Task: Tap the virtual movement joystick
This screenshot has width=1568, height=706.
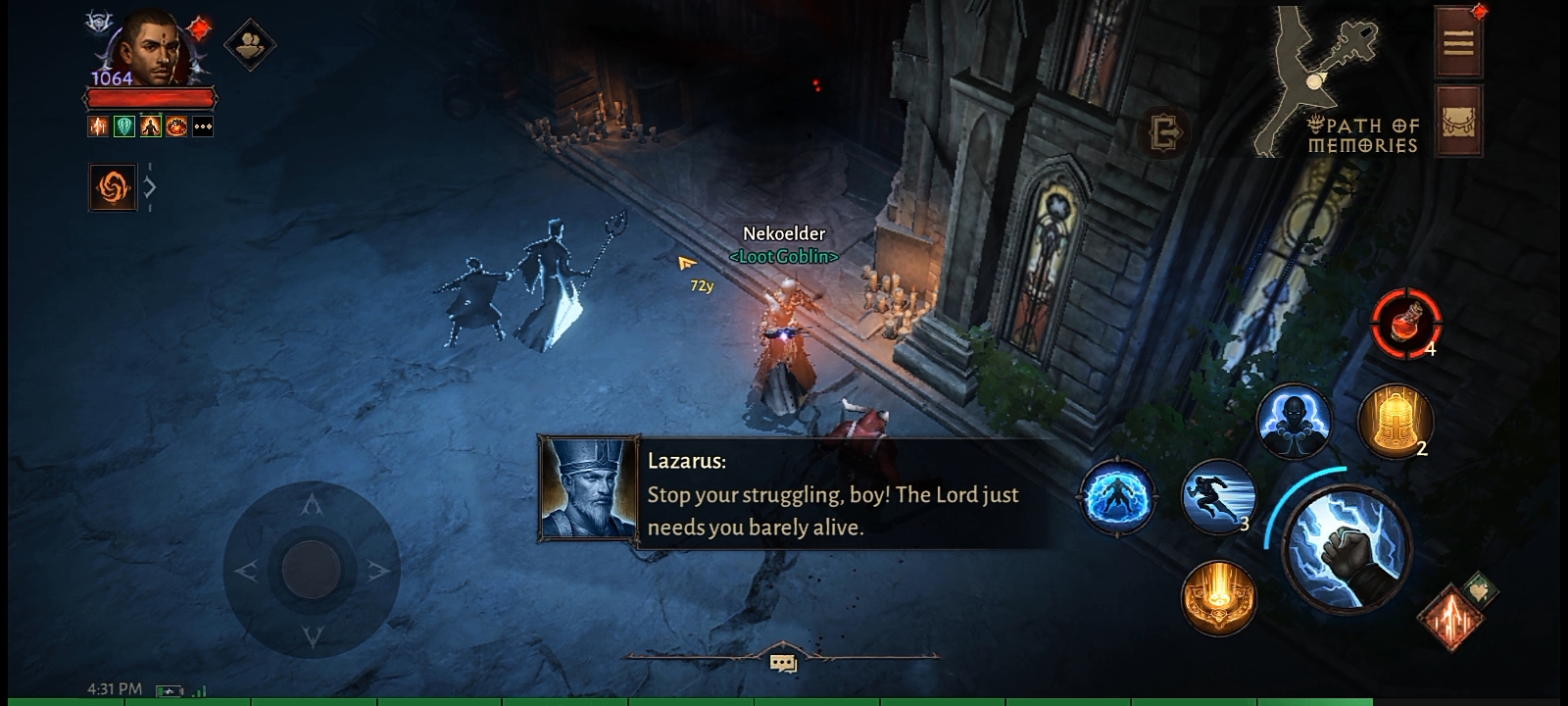Action: coord(312,569)
